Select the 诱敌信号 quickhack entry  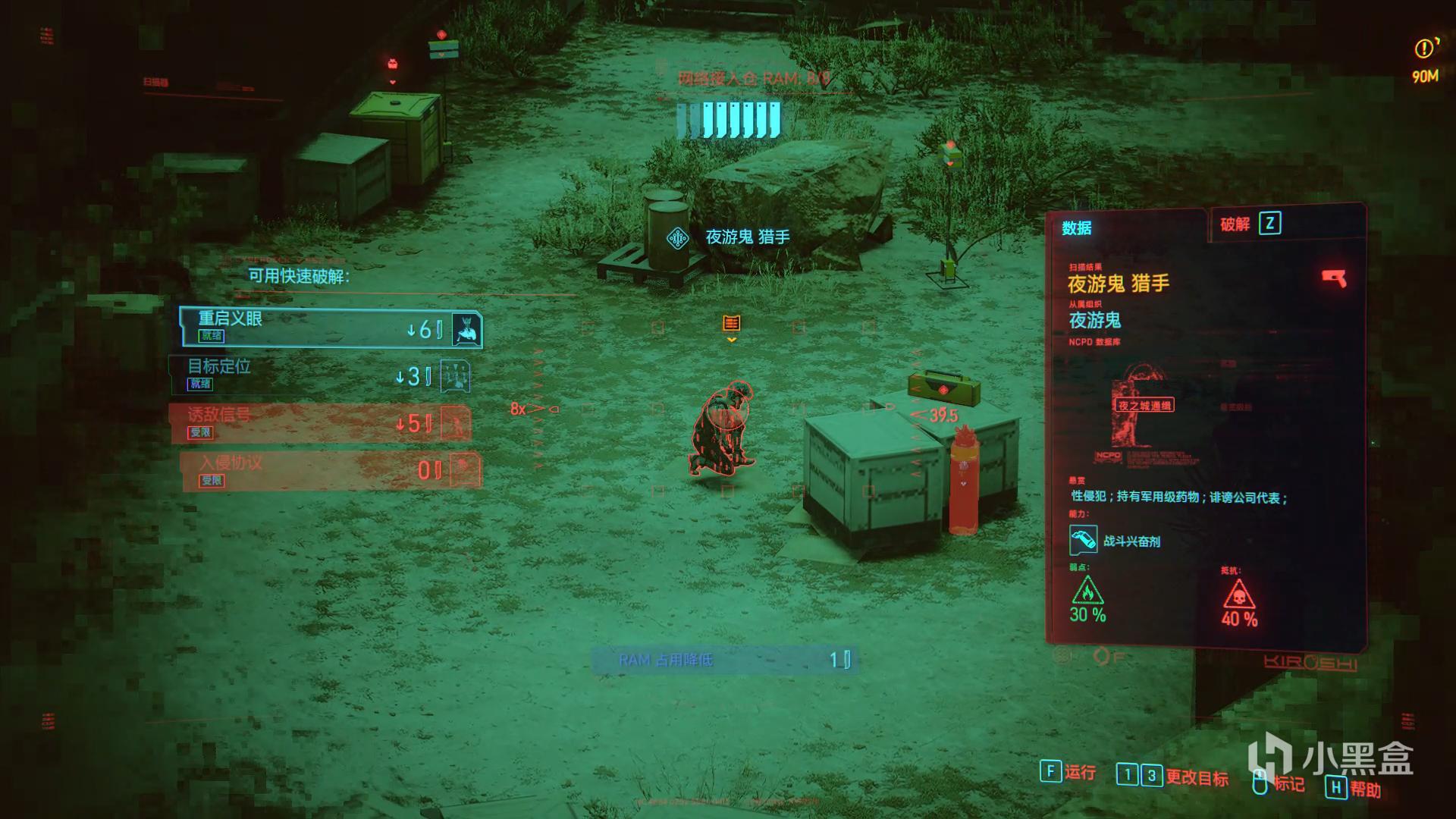pos(319,423)
